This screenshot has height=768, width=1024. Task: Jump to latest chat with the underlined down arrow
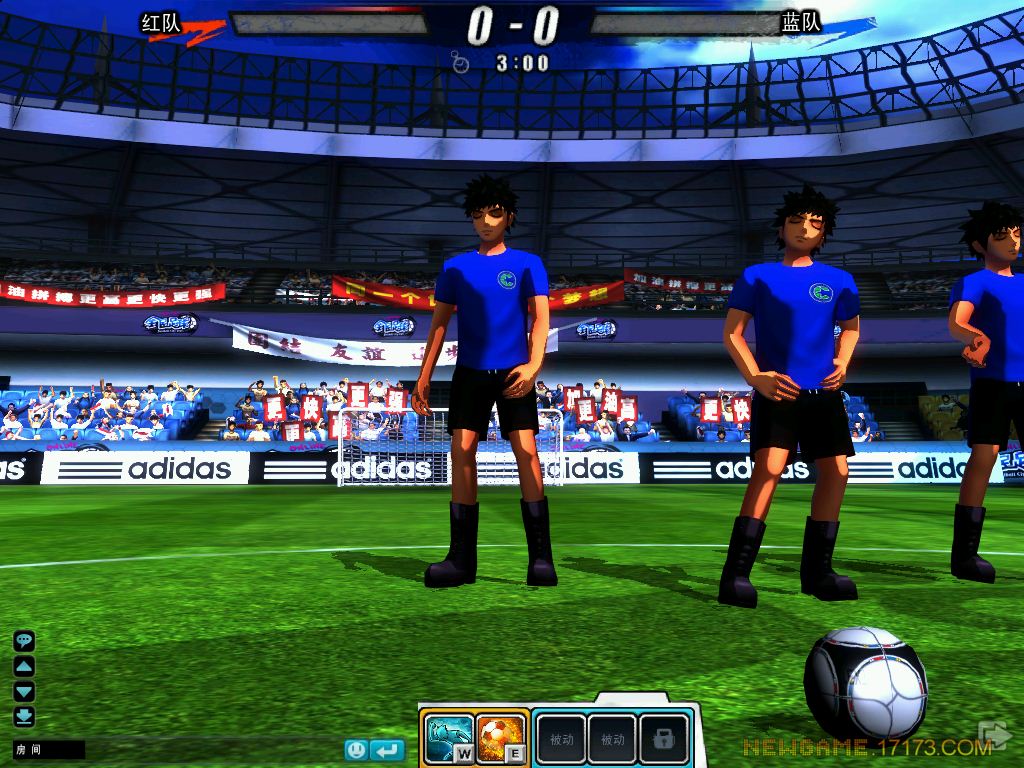(x=24, y=716)
